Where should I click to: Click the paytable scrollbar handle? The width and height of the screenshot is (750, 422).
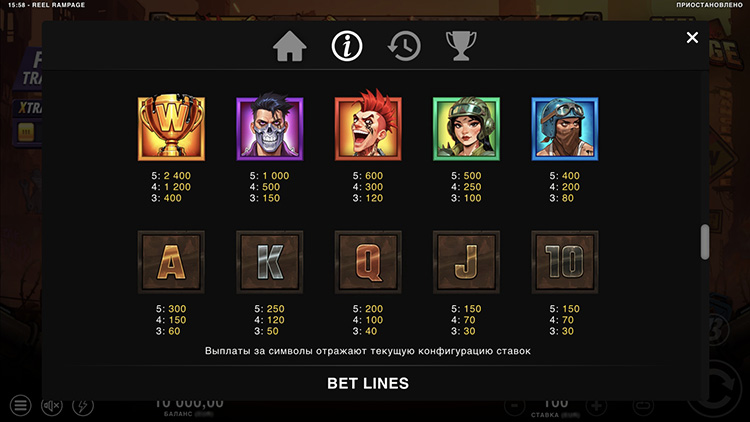705,241
